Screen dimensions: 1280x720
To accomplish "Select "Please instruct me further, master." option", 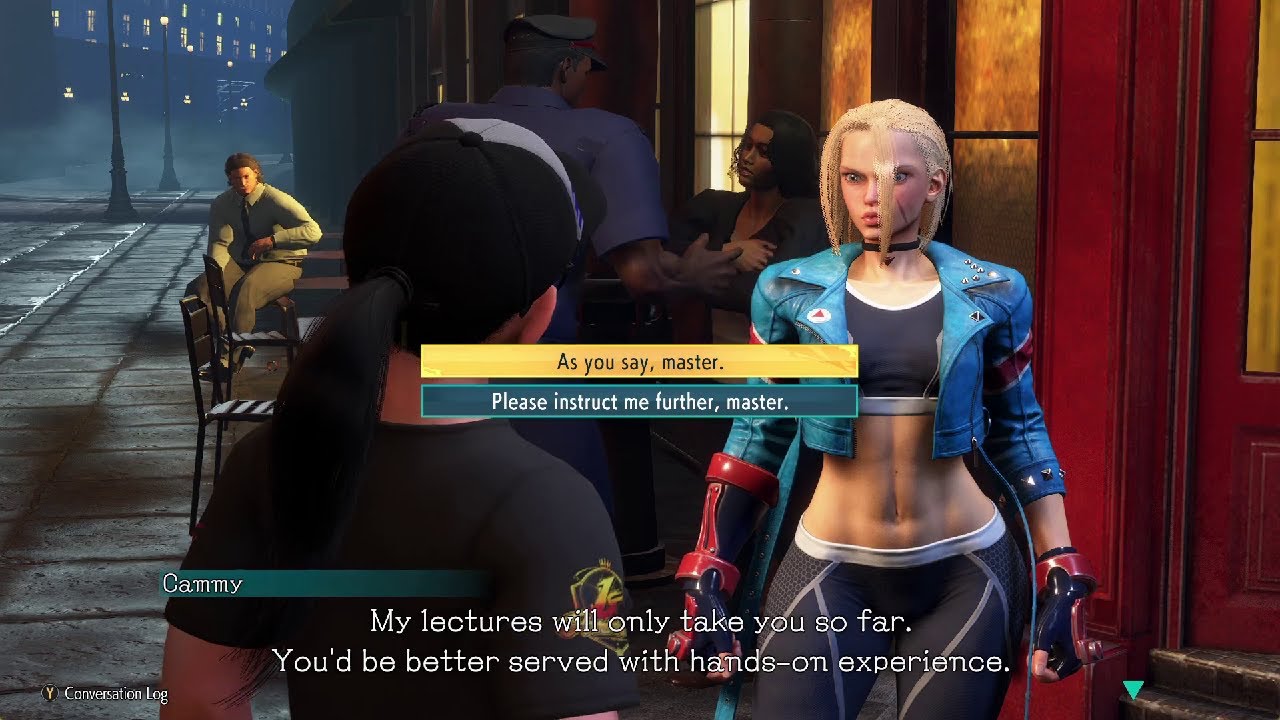I will (639, 402).
